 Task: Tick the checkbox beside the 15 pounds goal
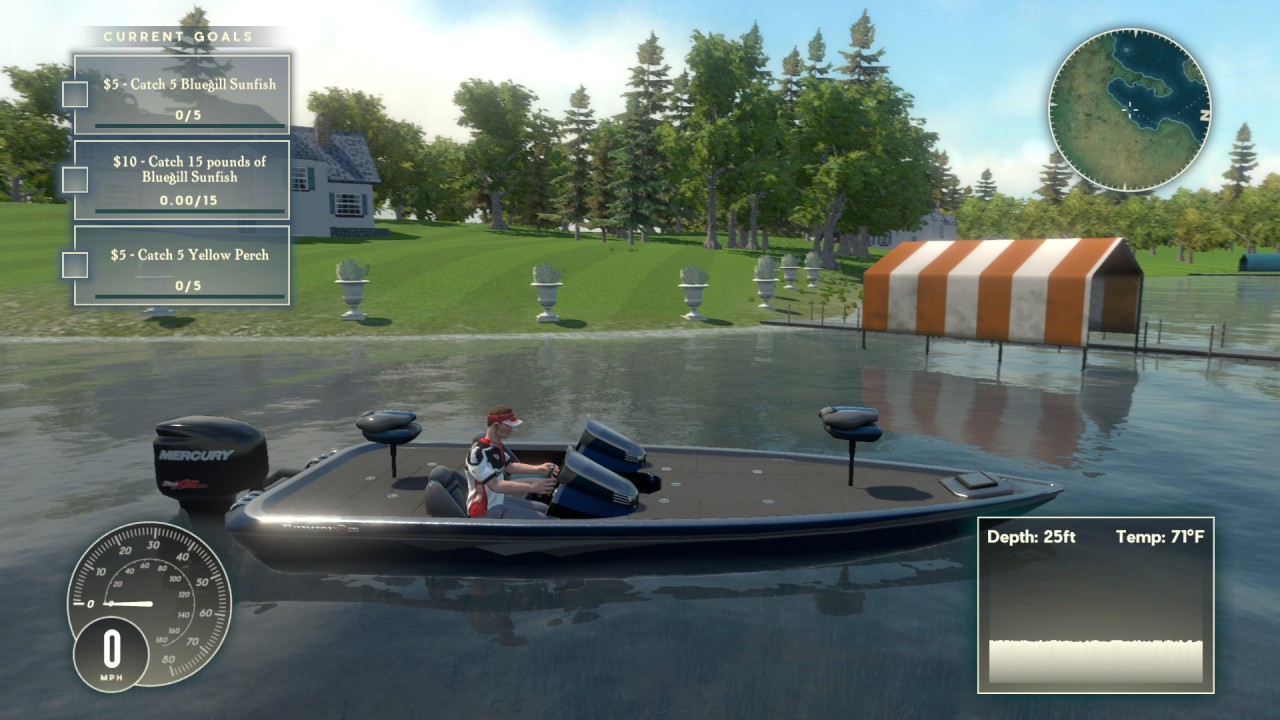point(75,179)
